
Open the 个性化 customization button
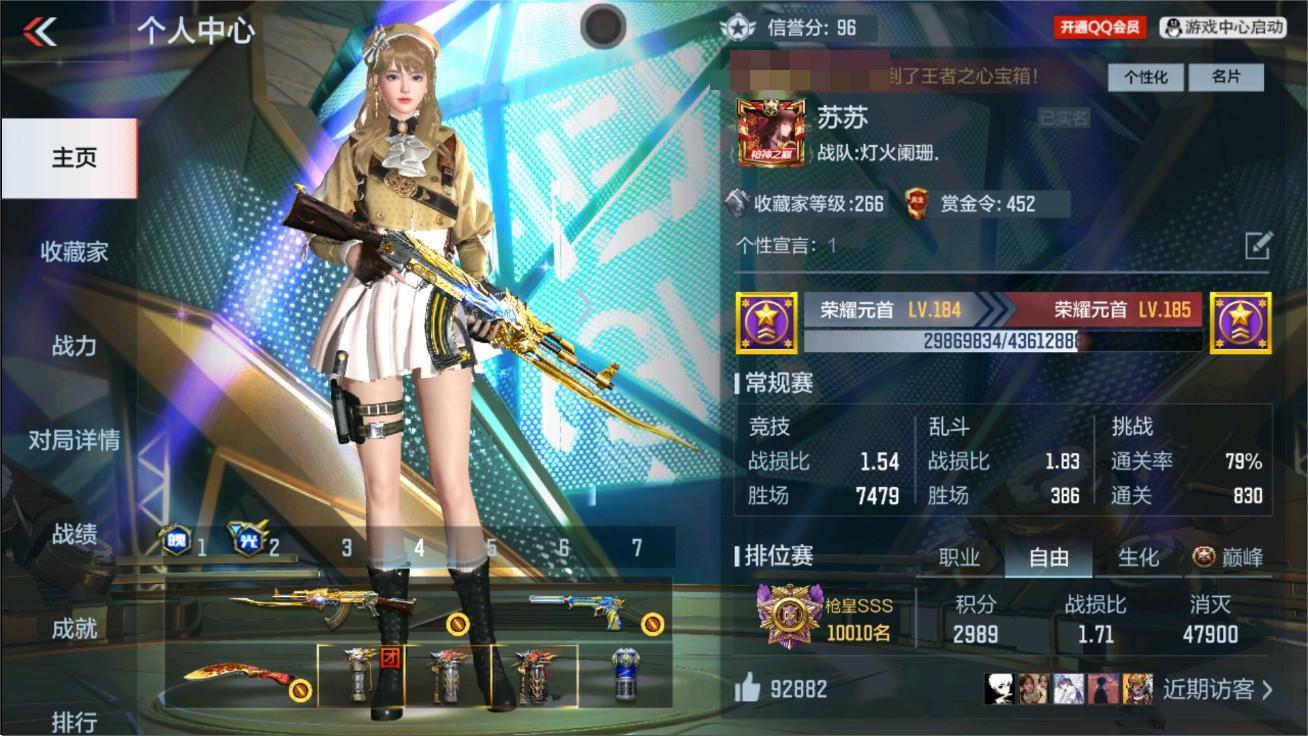[1145, 77]
